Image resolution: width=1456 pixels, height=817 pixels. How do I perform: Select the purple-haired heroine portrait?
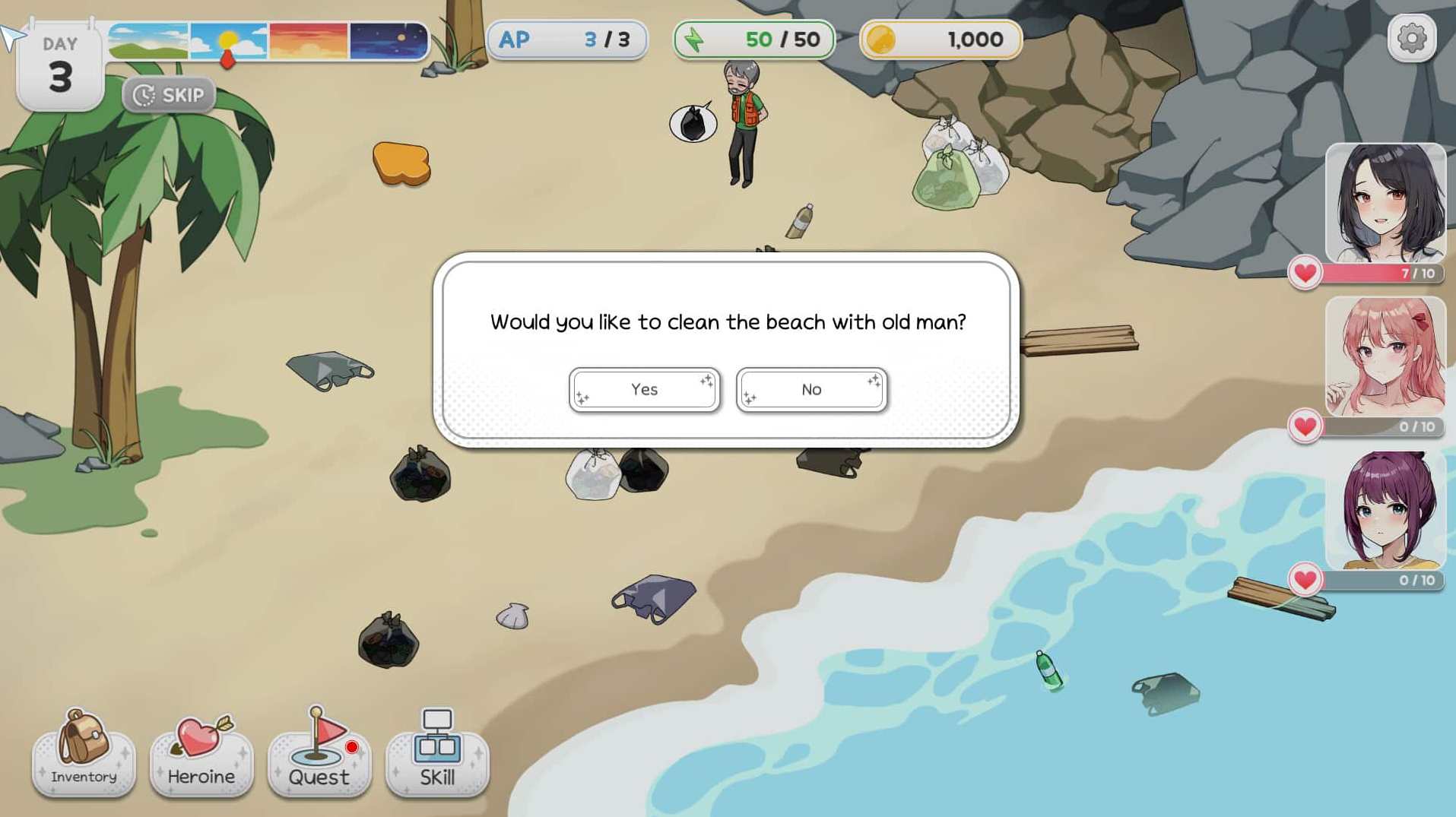point(1385,510)
